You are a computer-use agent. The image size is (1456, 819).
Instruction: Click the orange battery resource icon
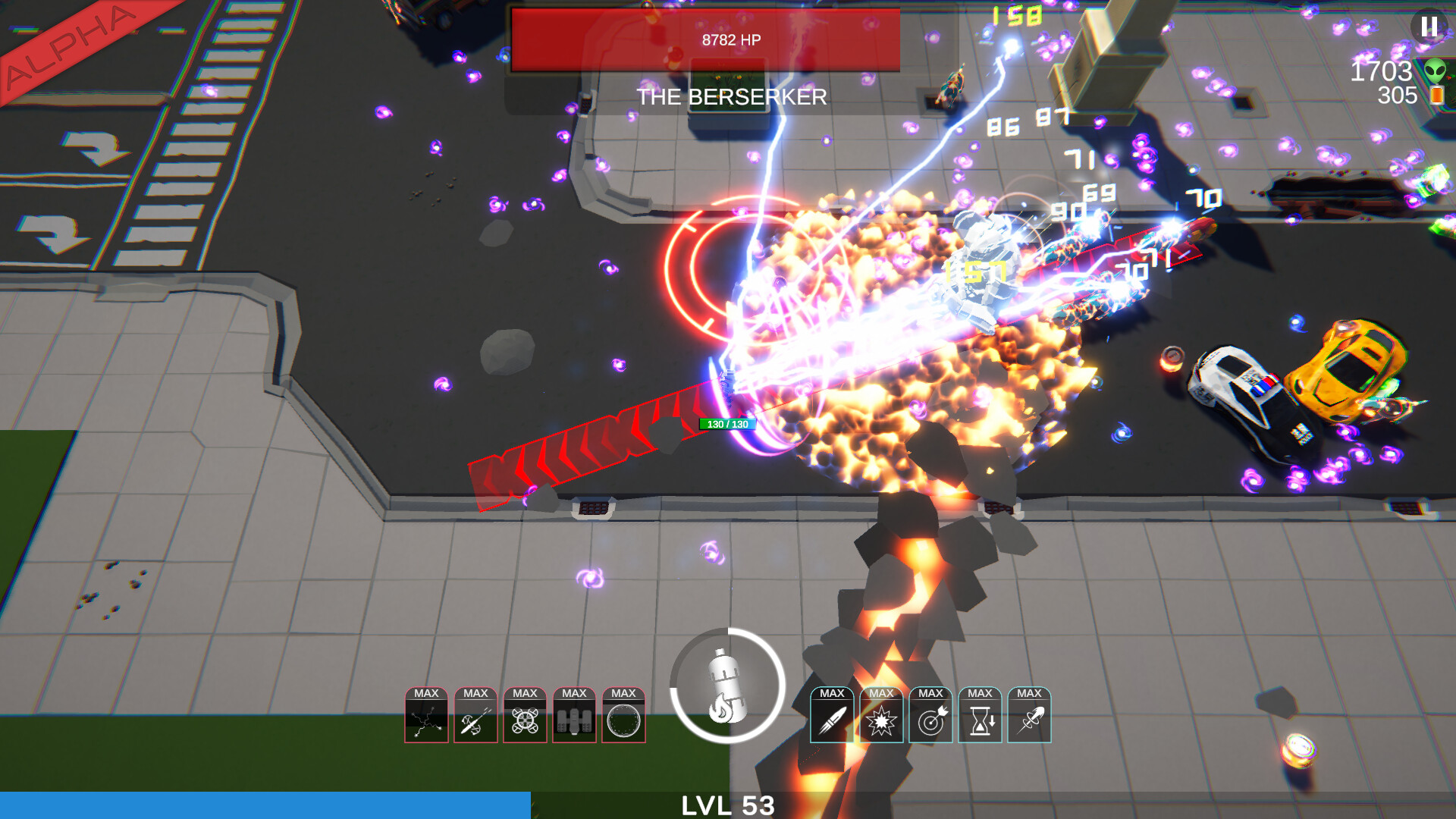[x=1436, y=96]
